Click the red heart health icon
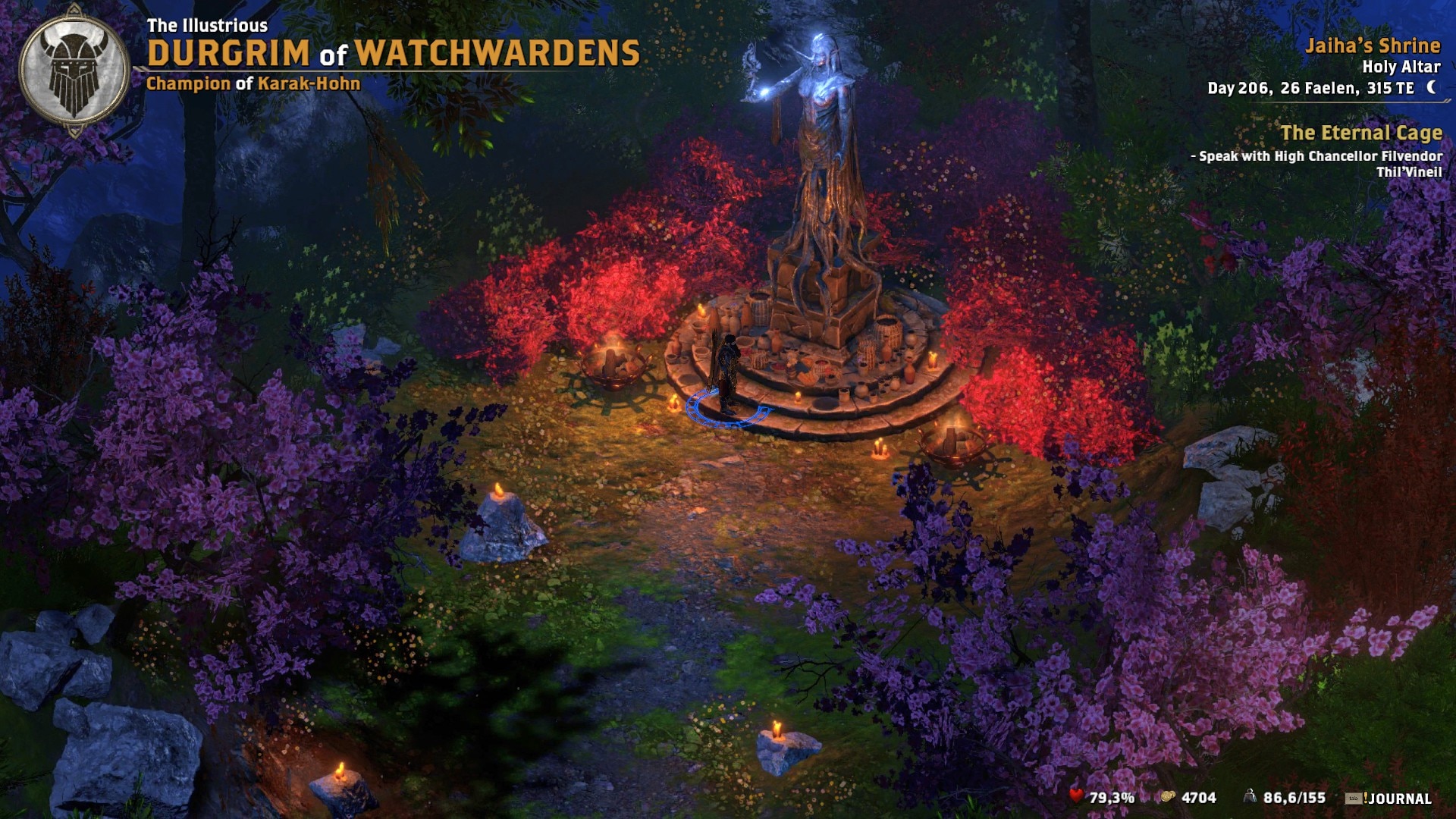The height and width of the screenshot is (819, 1456). 1077,796
